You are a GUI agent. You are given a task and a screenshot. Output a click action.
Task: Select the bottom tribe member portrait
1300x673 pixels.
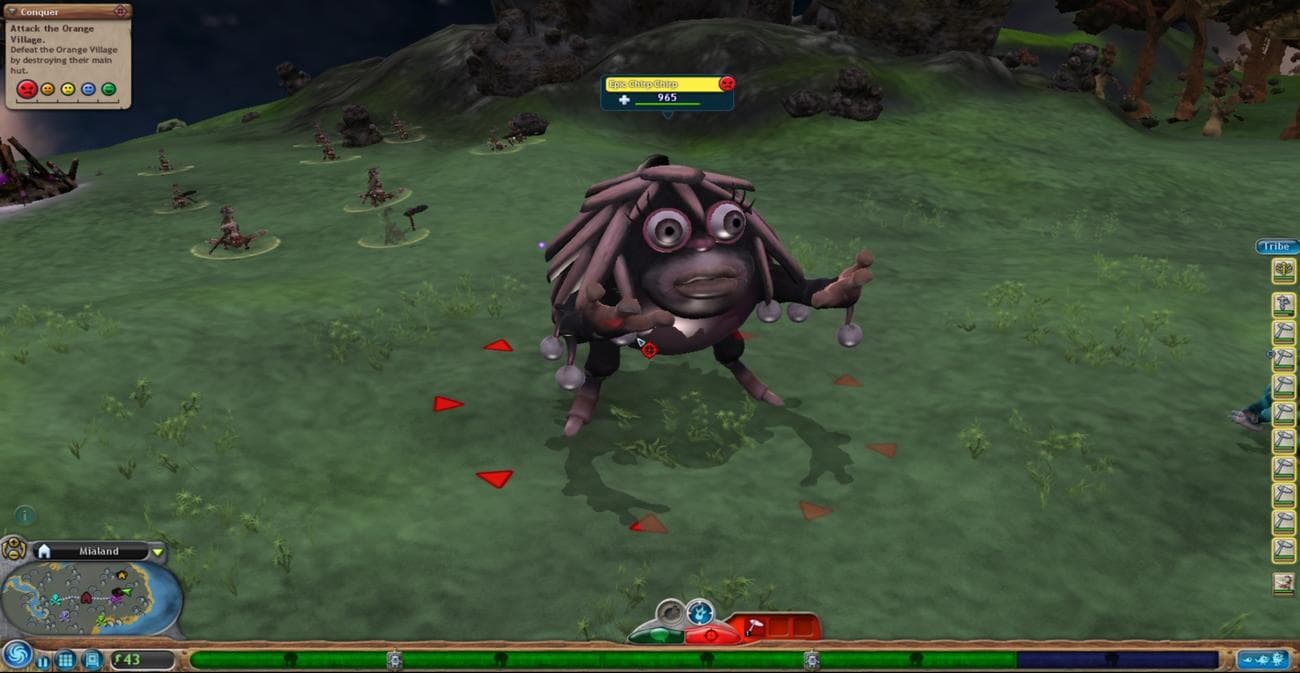[x=1283, y=583]
